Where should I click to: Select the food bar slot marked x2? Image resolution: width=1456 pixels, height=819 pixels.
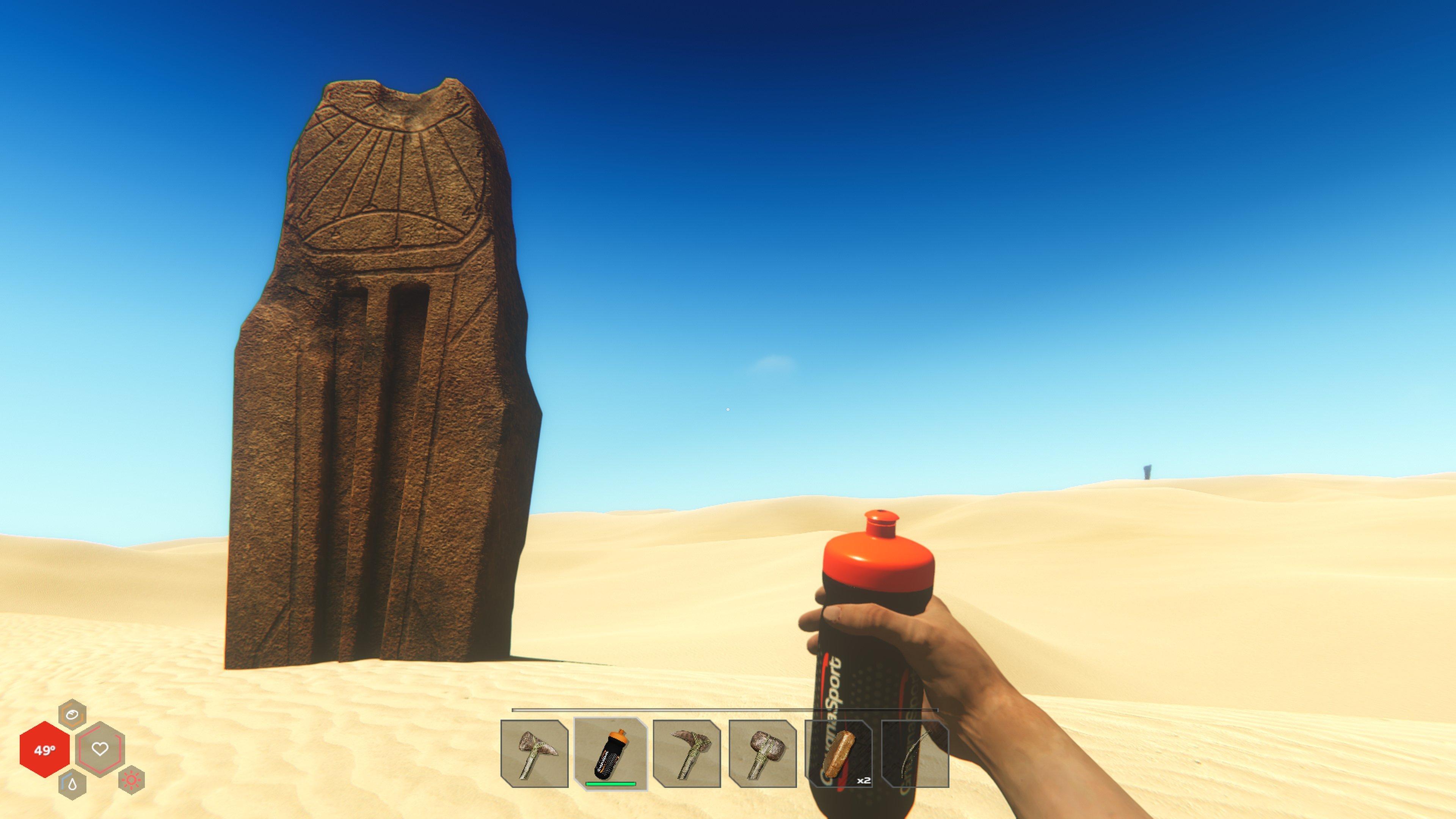[x=839, y=753]
